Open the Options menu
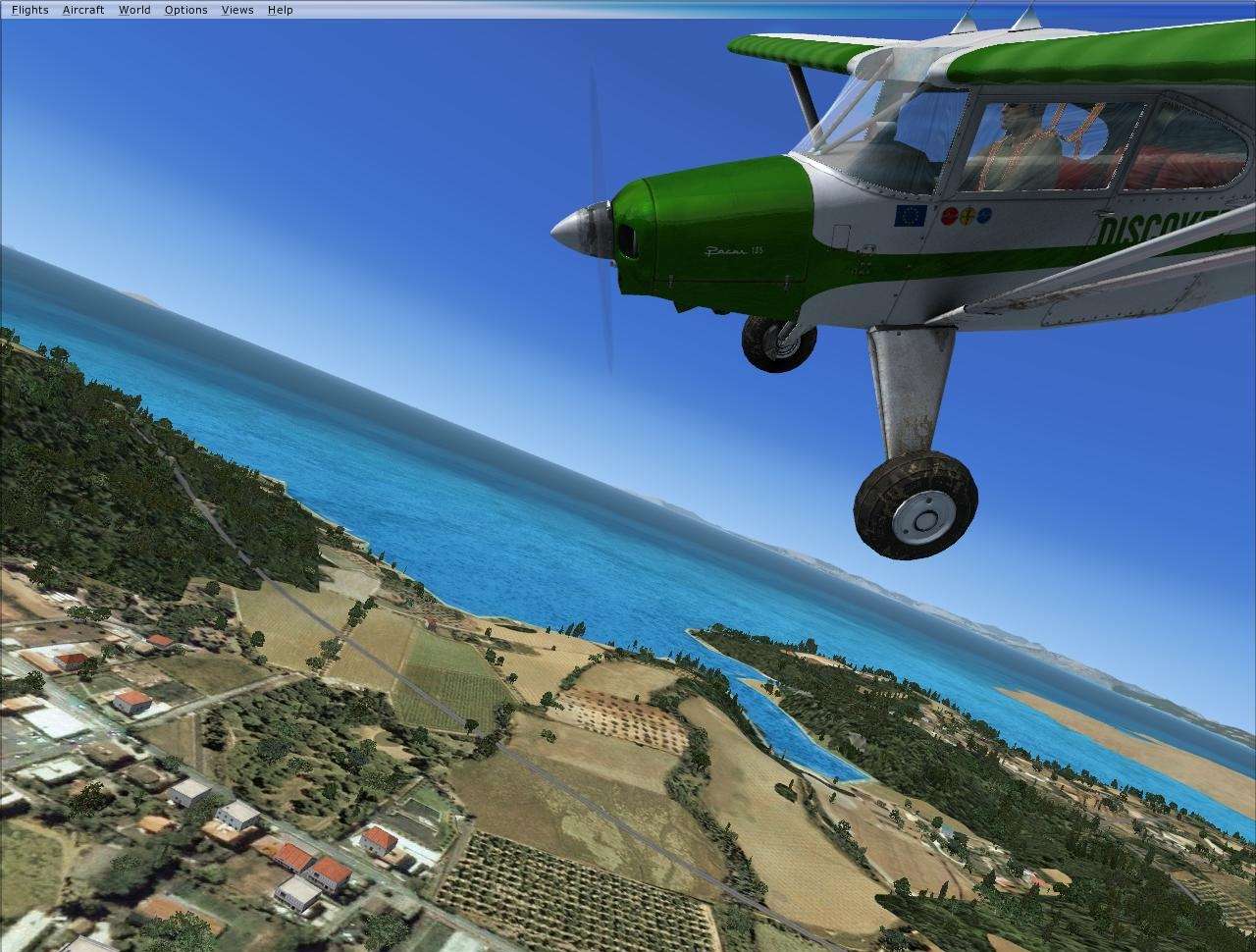This screenshot has height=952, width=1256. point(184,9)
